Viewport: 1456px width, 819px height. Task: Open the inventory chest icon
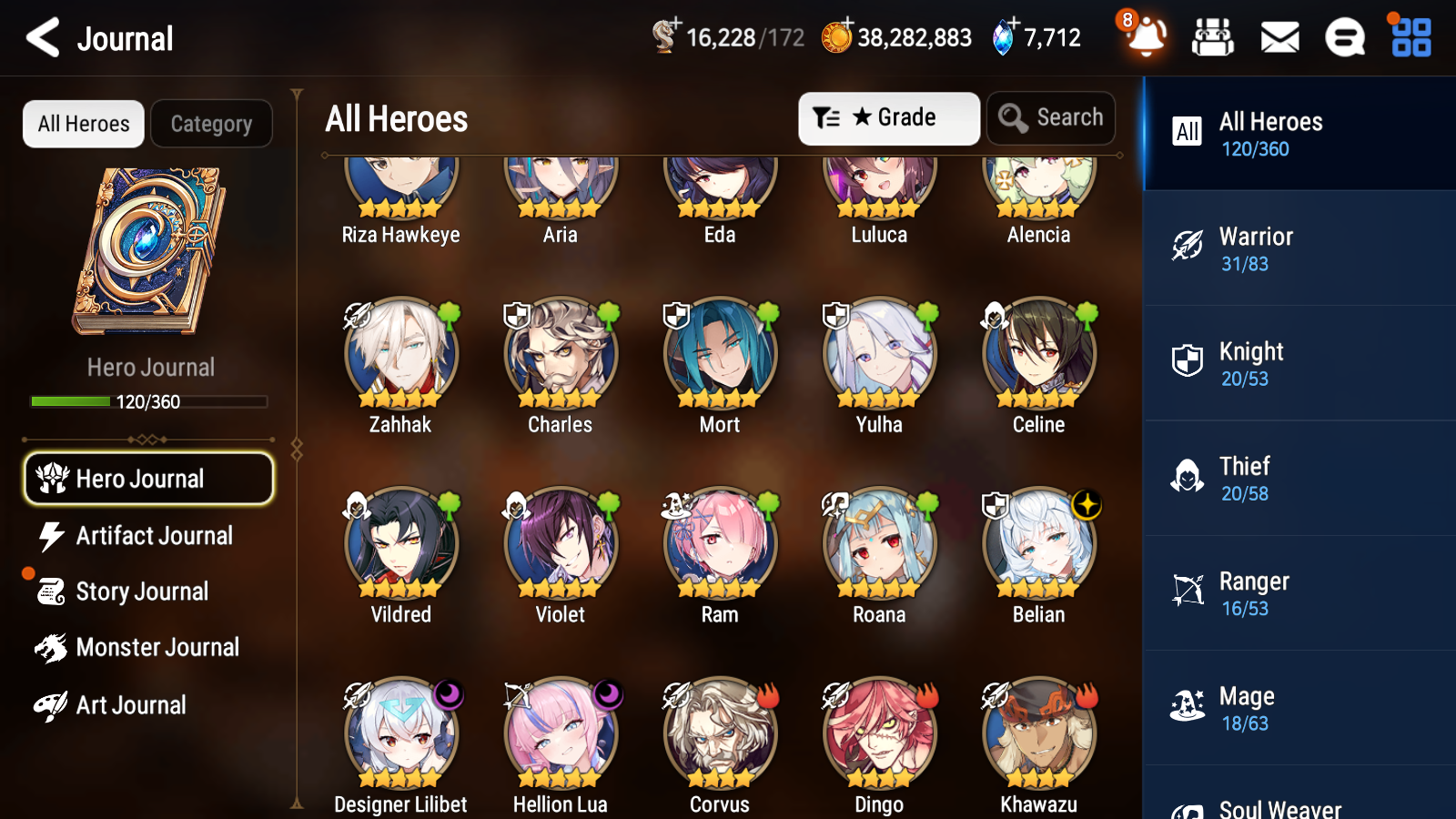tap(1213, 38)
